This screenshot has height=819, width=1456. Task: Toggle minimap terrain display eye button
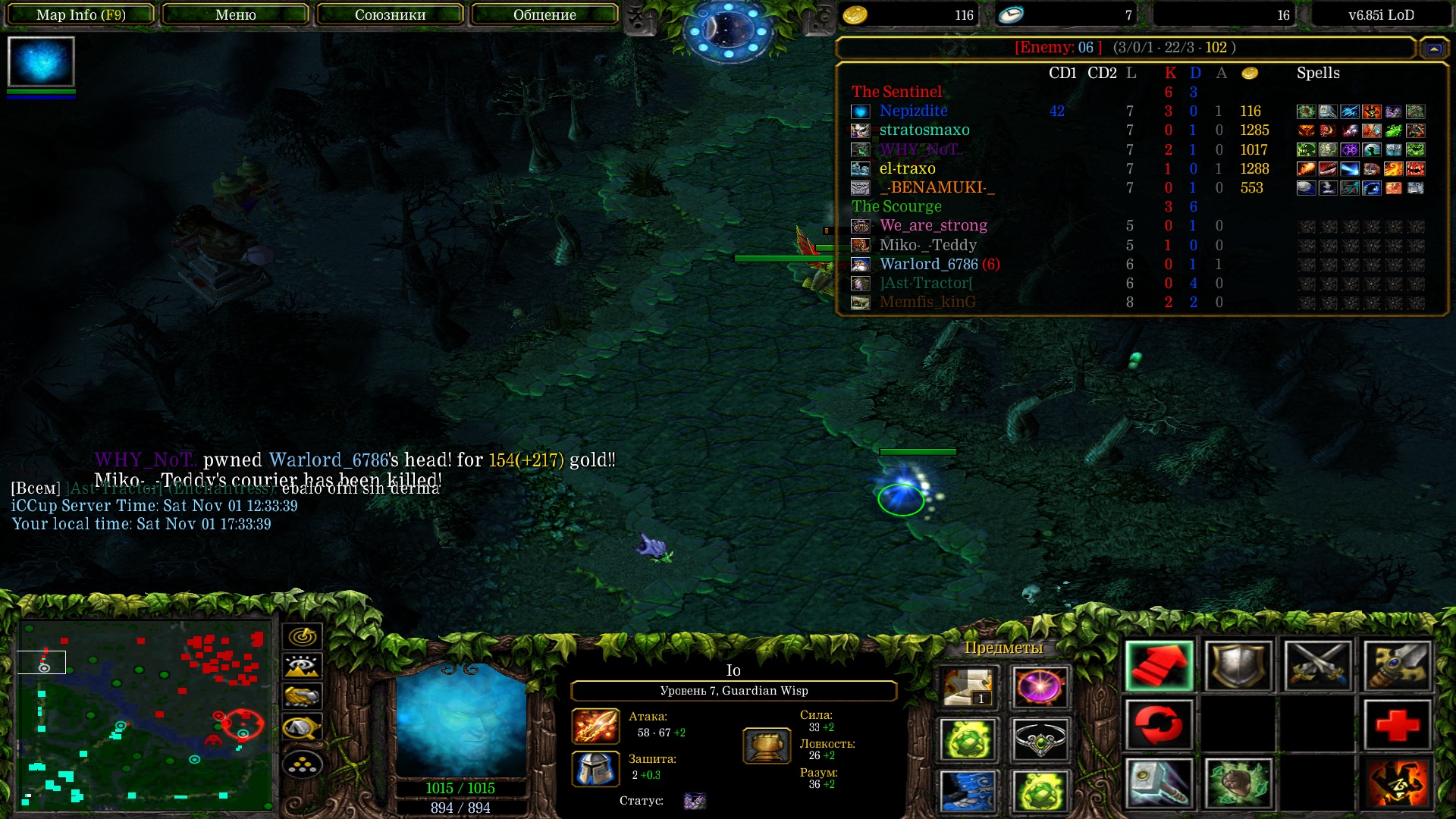(x=302, y=667)
